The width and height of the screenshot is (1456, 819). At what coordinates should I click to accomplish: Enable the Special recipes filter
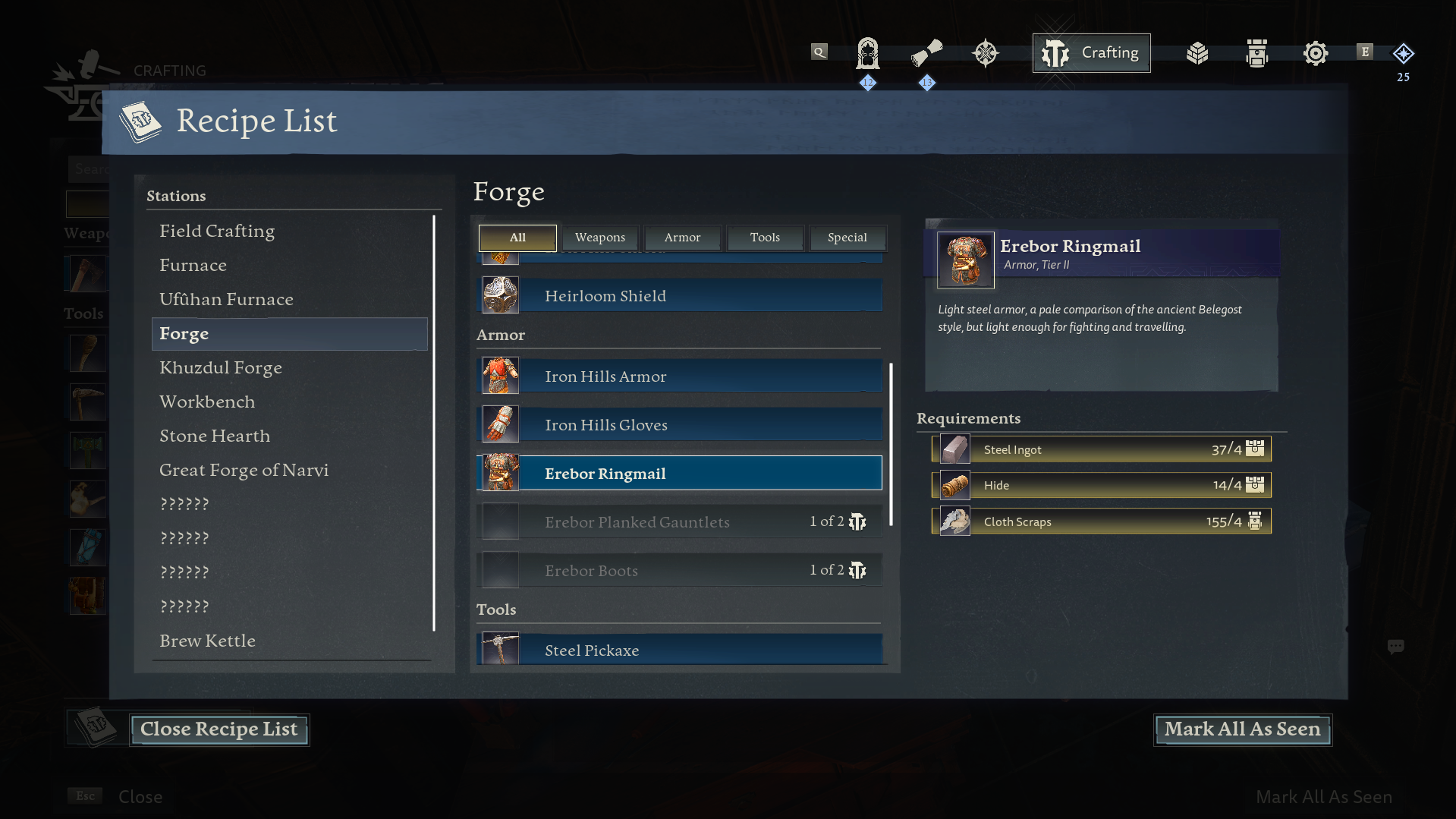tap(847, 238)
